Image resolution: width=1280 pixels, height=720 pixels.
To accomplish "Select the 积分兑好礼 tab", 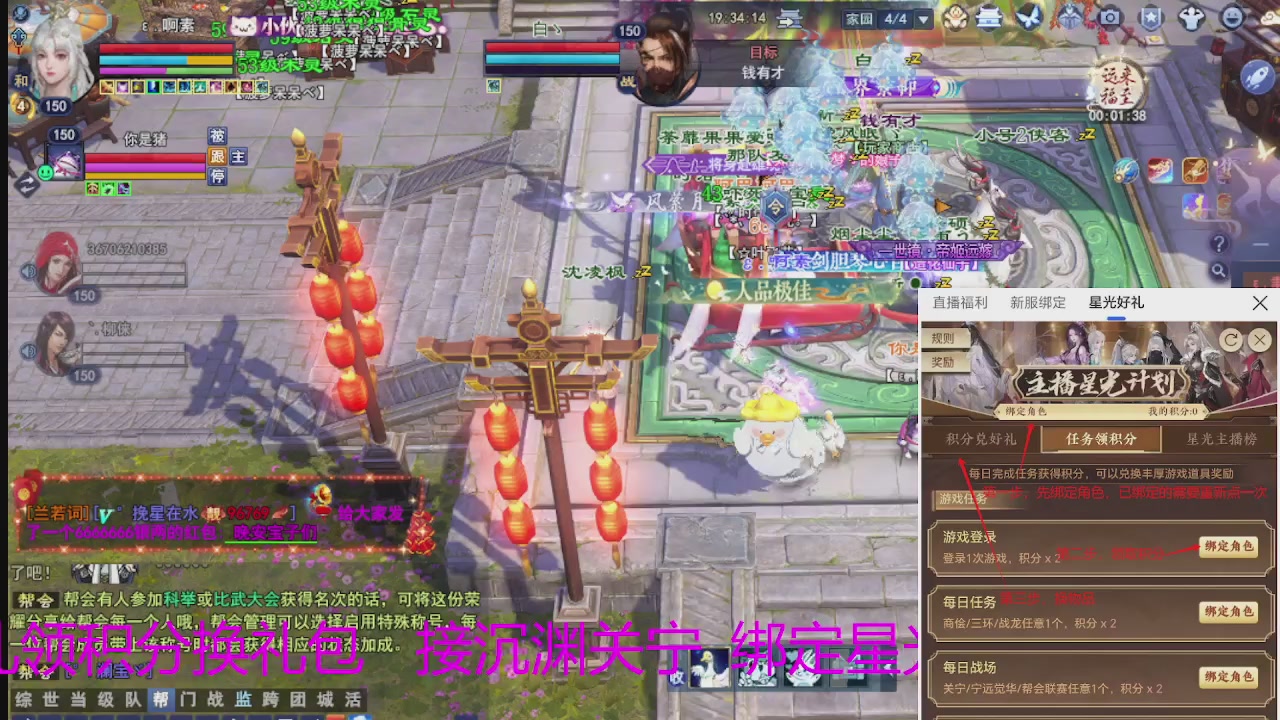I will tap(980, 439).
